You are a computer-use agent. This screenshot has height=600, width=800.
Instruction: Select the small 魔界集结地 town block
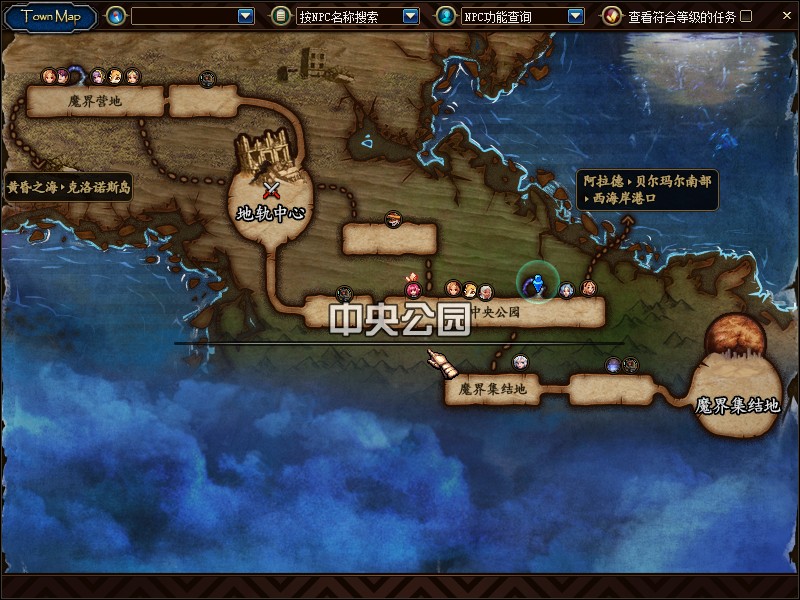point(492,389)
